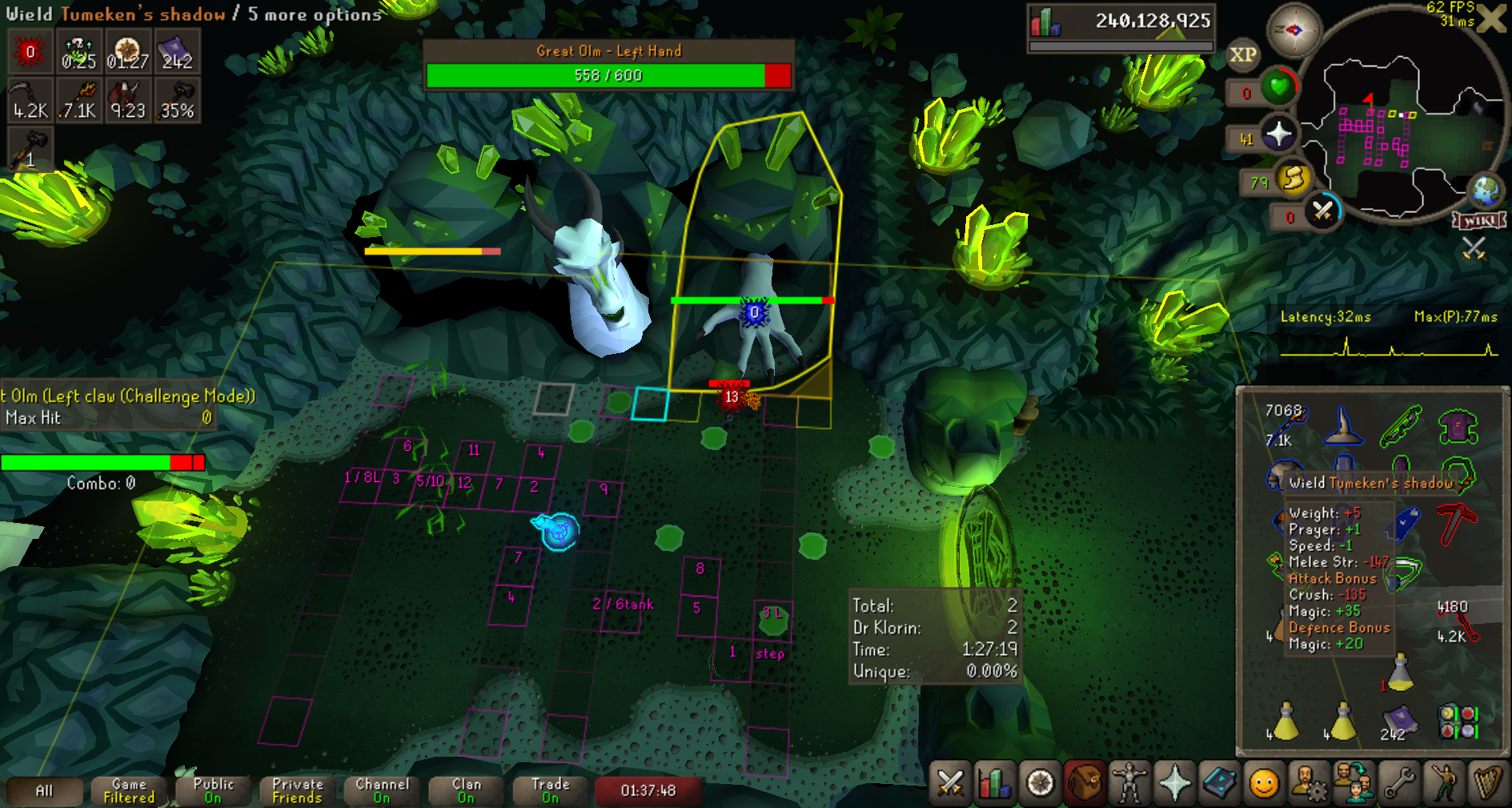Open the wrench Settings tab

(x=1398, y=783)
